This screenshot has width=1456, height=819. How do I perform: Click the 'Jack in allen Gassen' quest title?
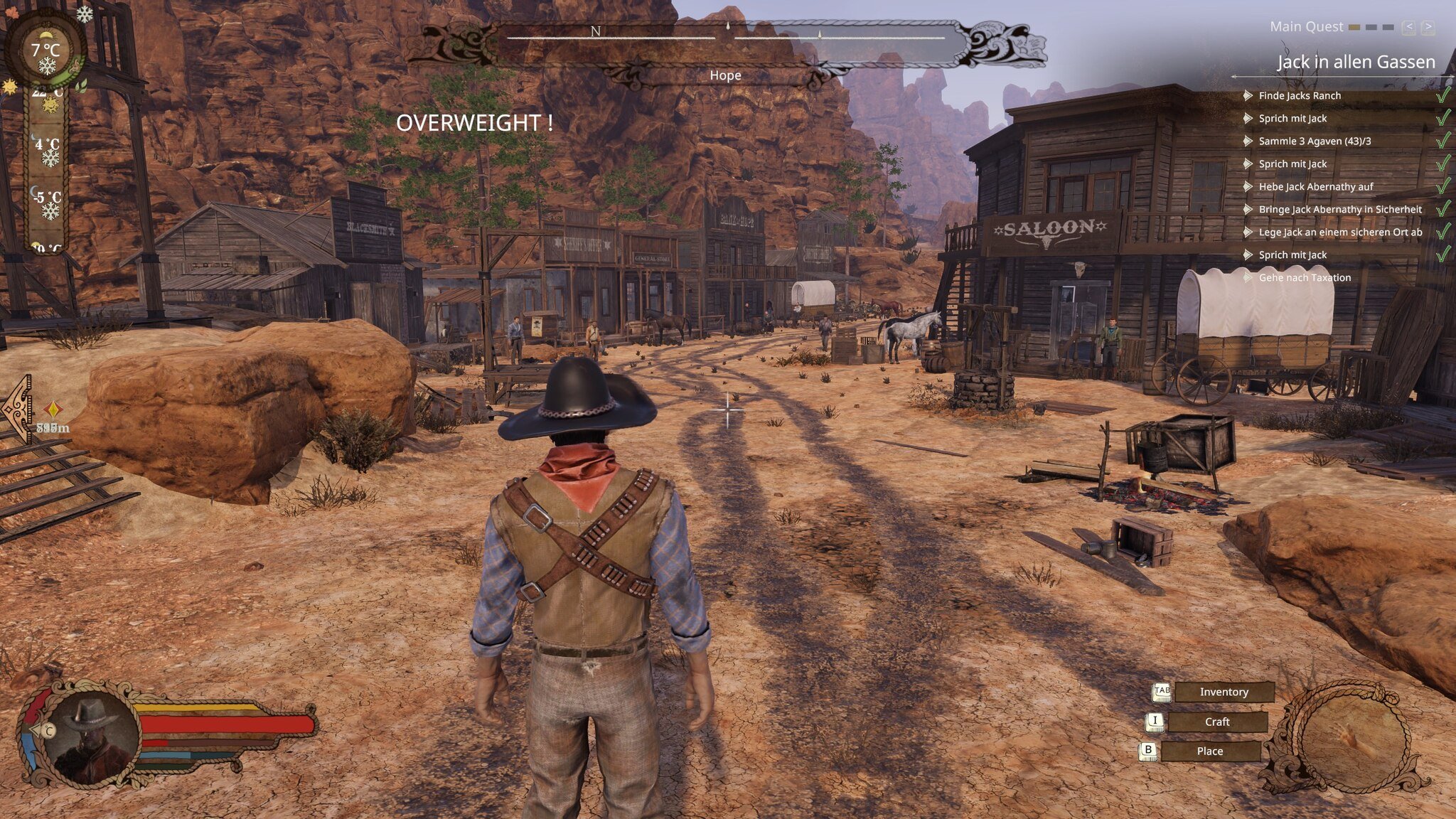click(x=1355, y=63)
